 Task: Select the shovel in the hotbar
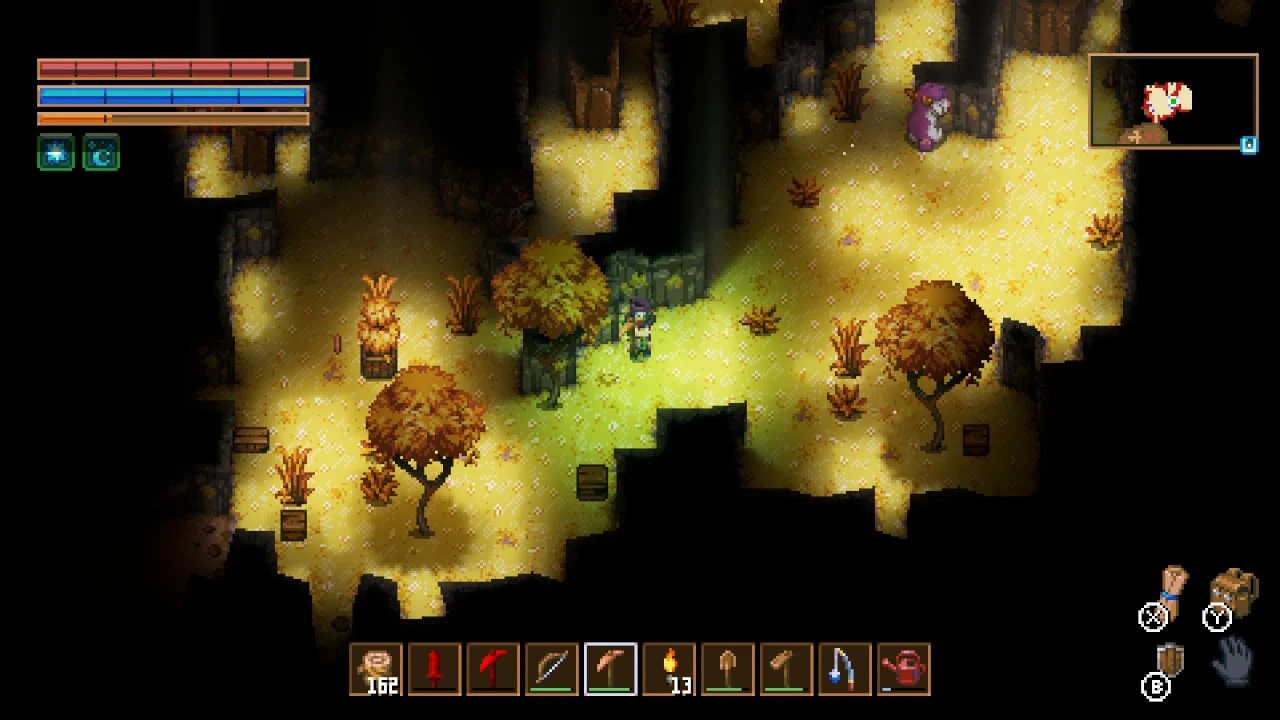tap(728, 669)
